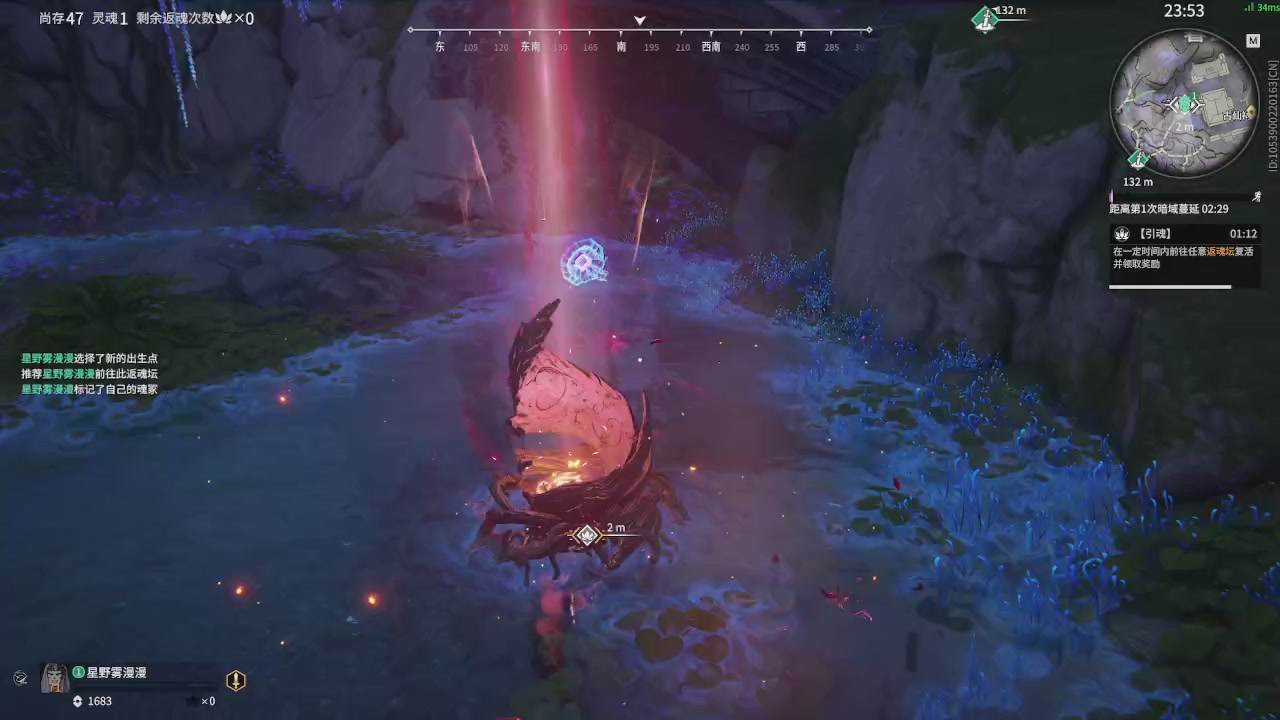
Task: Click the lotus revival icon beside ×0 counter
Action: (224, 18)
